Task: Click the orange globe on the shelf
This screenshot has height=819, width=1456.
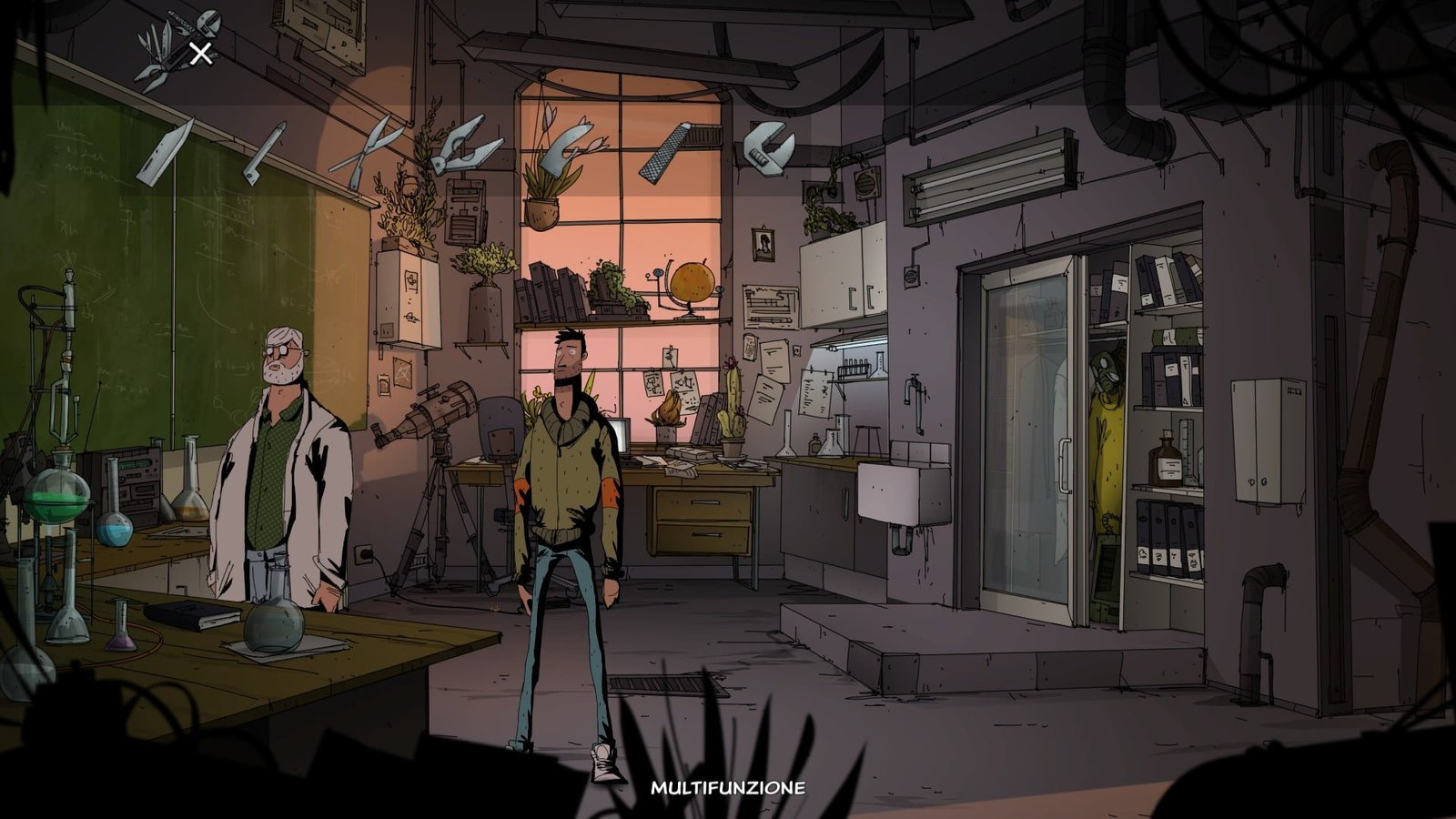Action: click(693, 278)
